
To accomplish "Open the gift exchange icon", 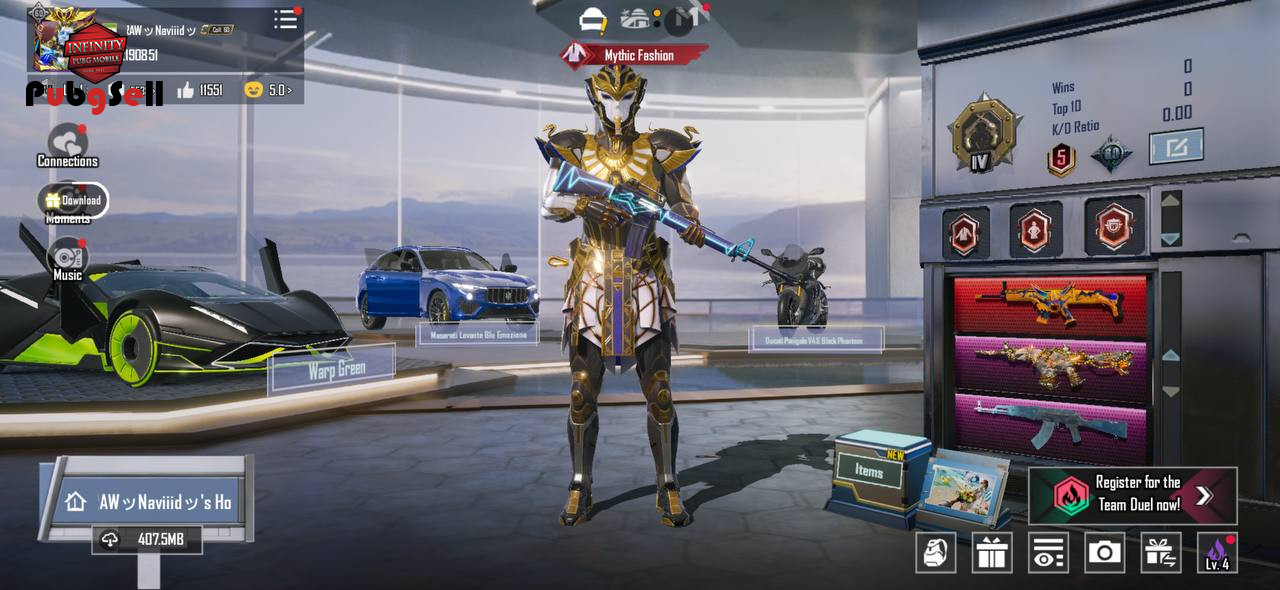I will coord(1161,552).
